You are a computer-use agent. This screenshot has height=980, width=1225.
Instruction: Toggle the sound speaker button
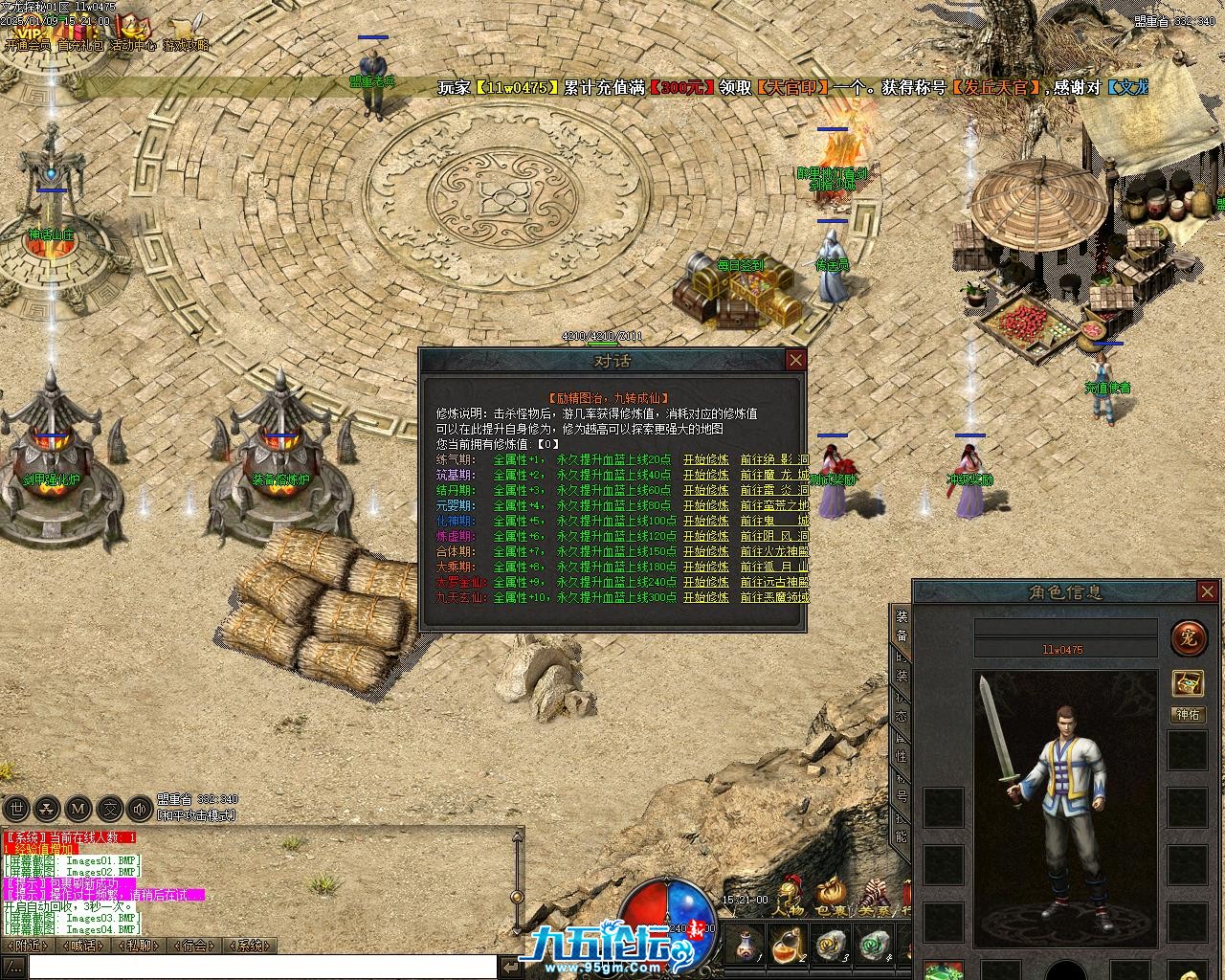coord(140,809)
